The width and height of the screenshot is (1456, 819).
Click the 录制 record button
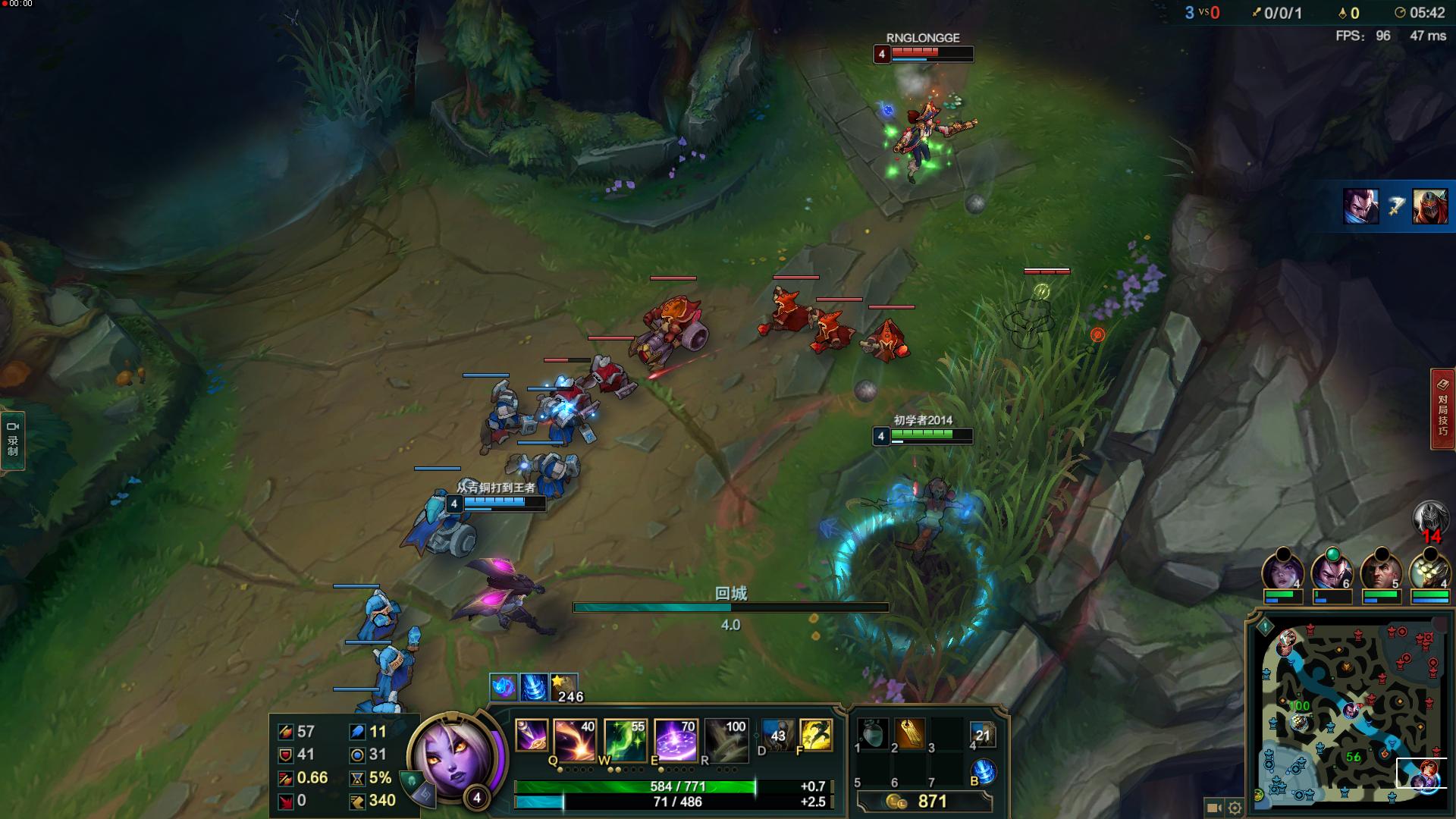[x=13, y=440]
